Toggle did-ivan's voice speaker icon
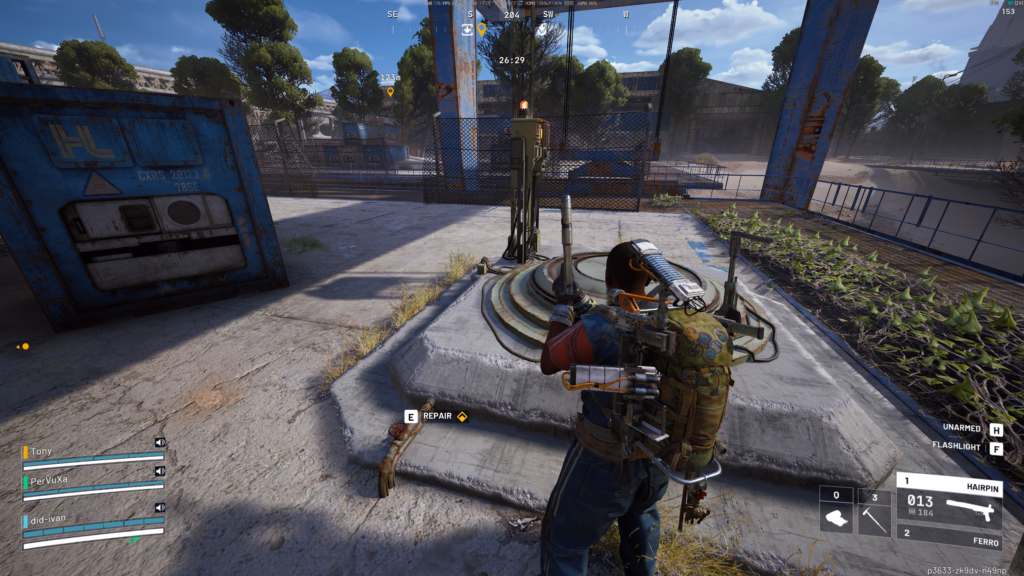The image size is (1024, 576). (160, 507)
